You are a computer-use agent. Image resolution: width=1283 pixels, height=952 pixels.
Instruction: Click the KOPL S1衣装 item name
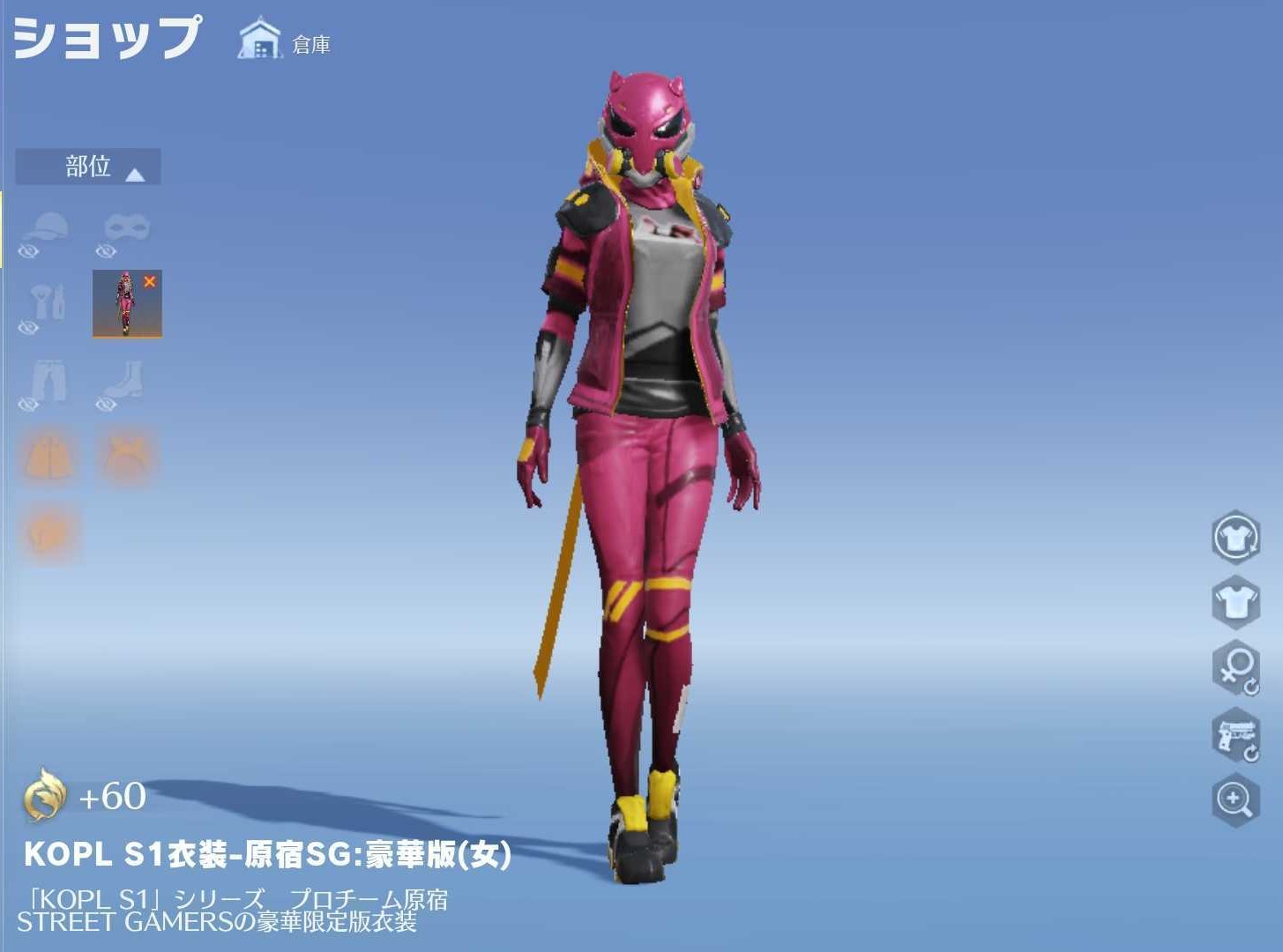point(265,856)
